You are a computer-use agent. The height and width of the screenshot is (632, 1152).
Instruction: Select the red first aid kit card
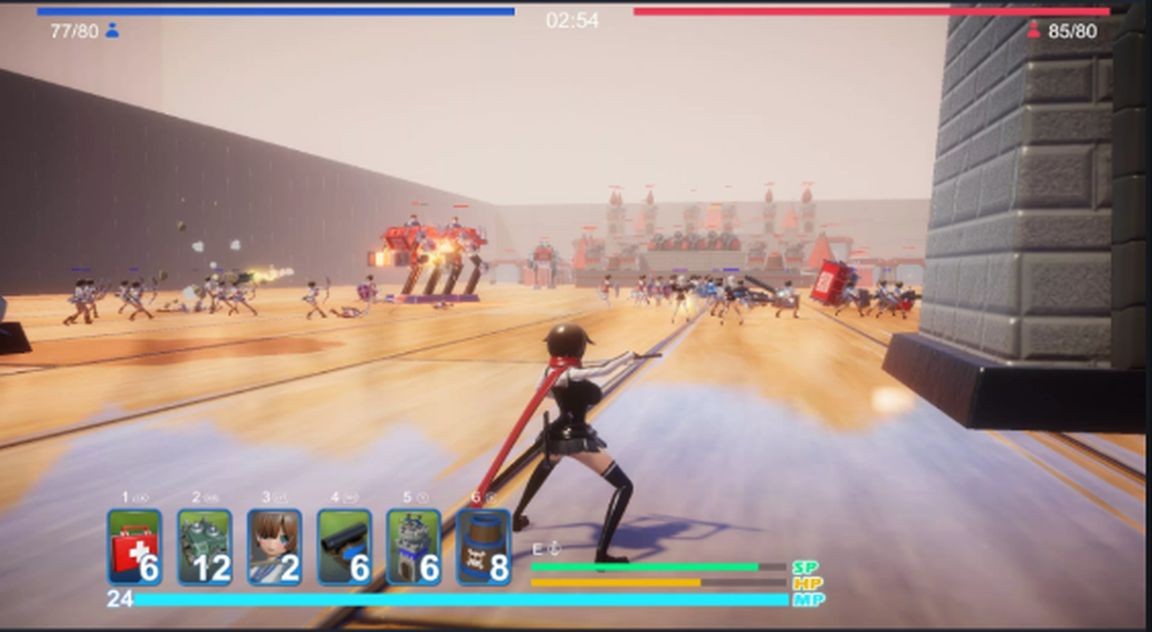tap(135, 547)
